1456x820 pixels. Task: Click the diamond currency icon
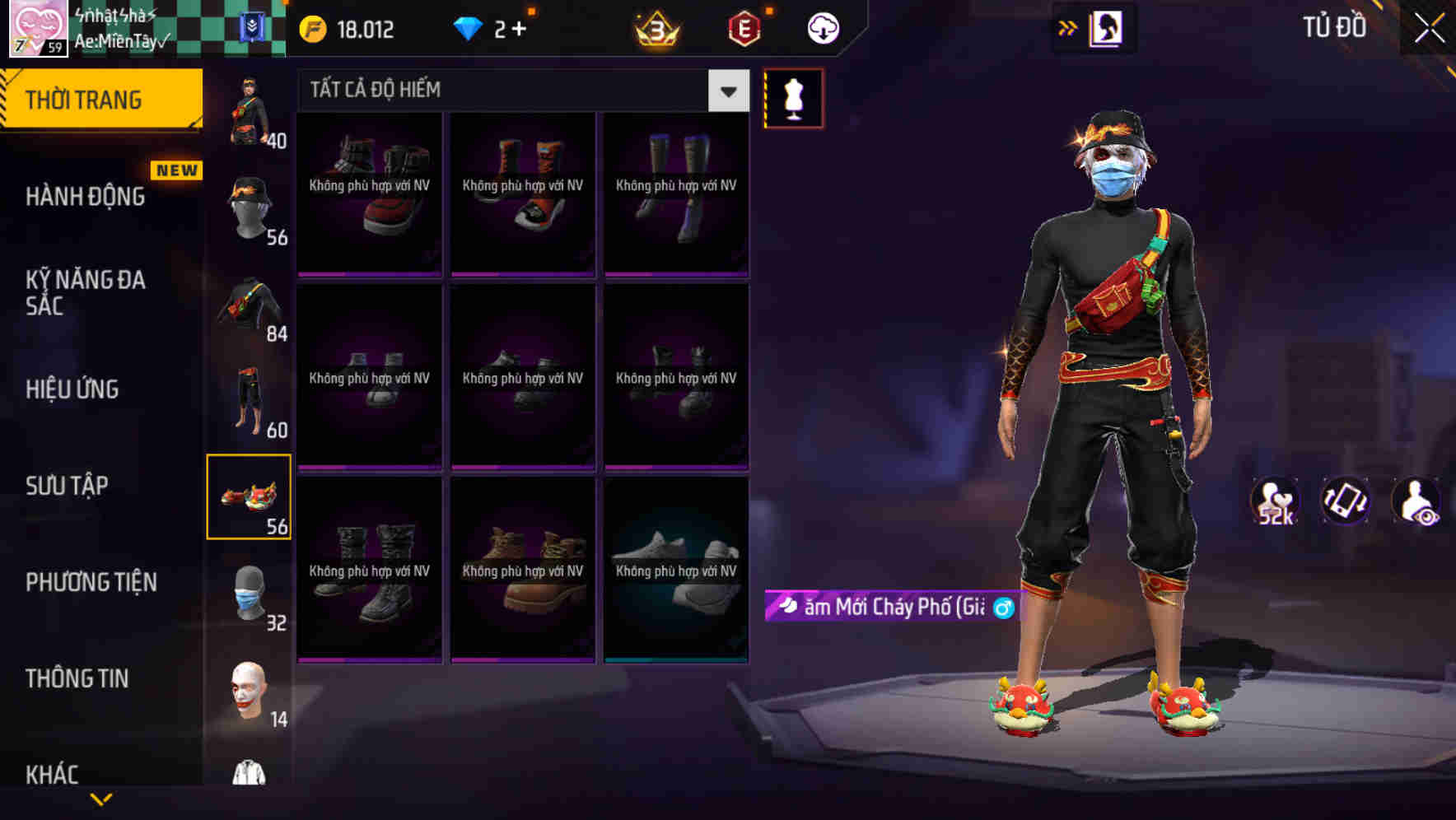pos(468,27)
